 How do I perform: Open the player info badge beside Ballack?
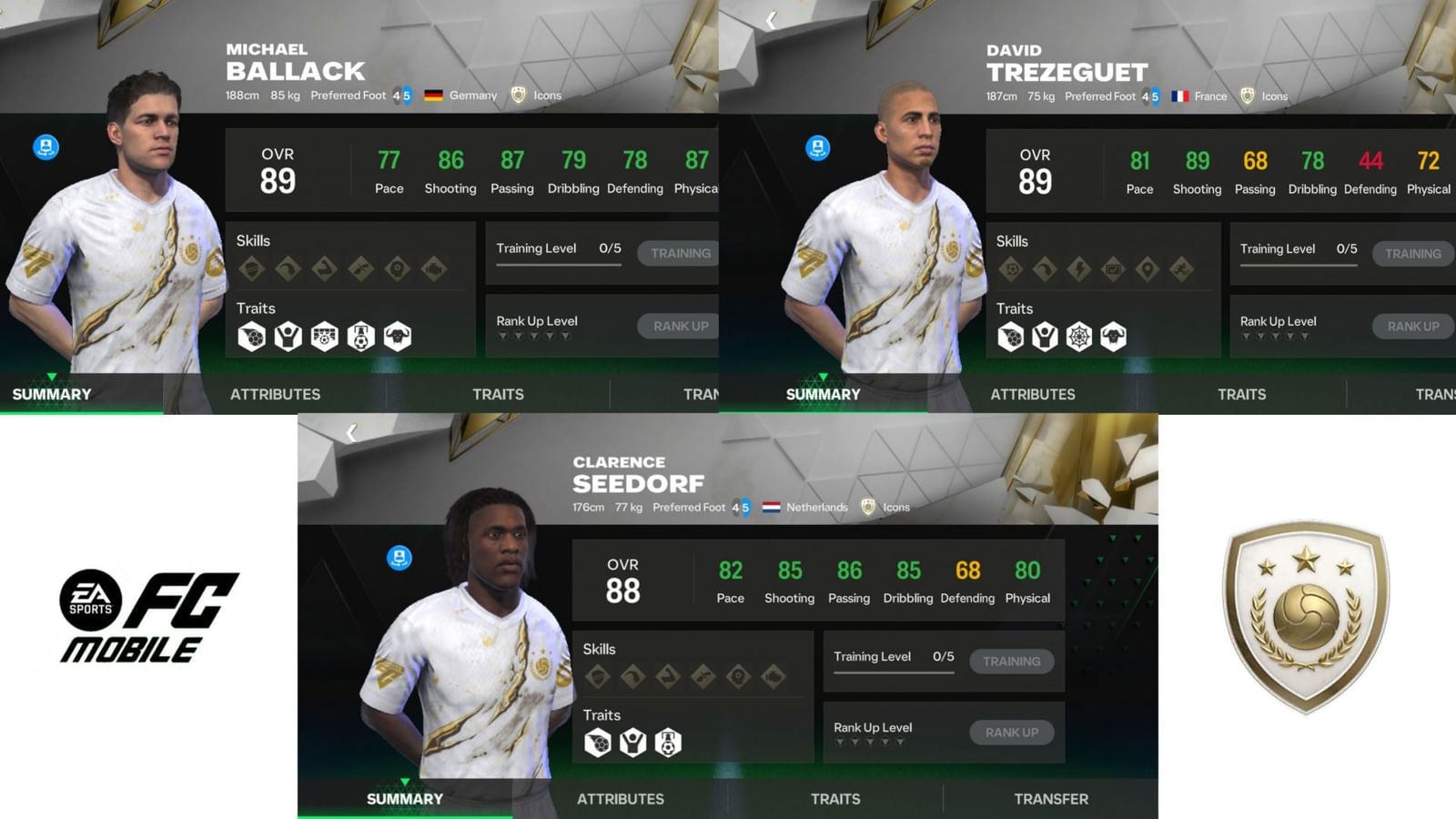coord(44,145)
